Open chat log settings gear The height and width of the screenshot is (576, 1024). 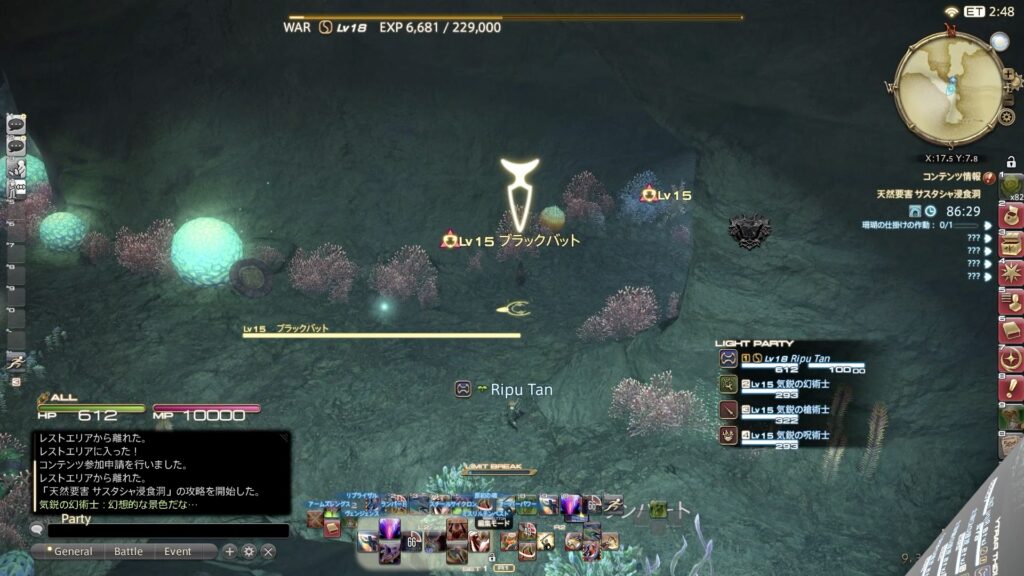[249, 551]
